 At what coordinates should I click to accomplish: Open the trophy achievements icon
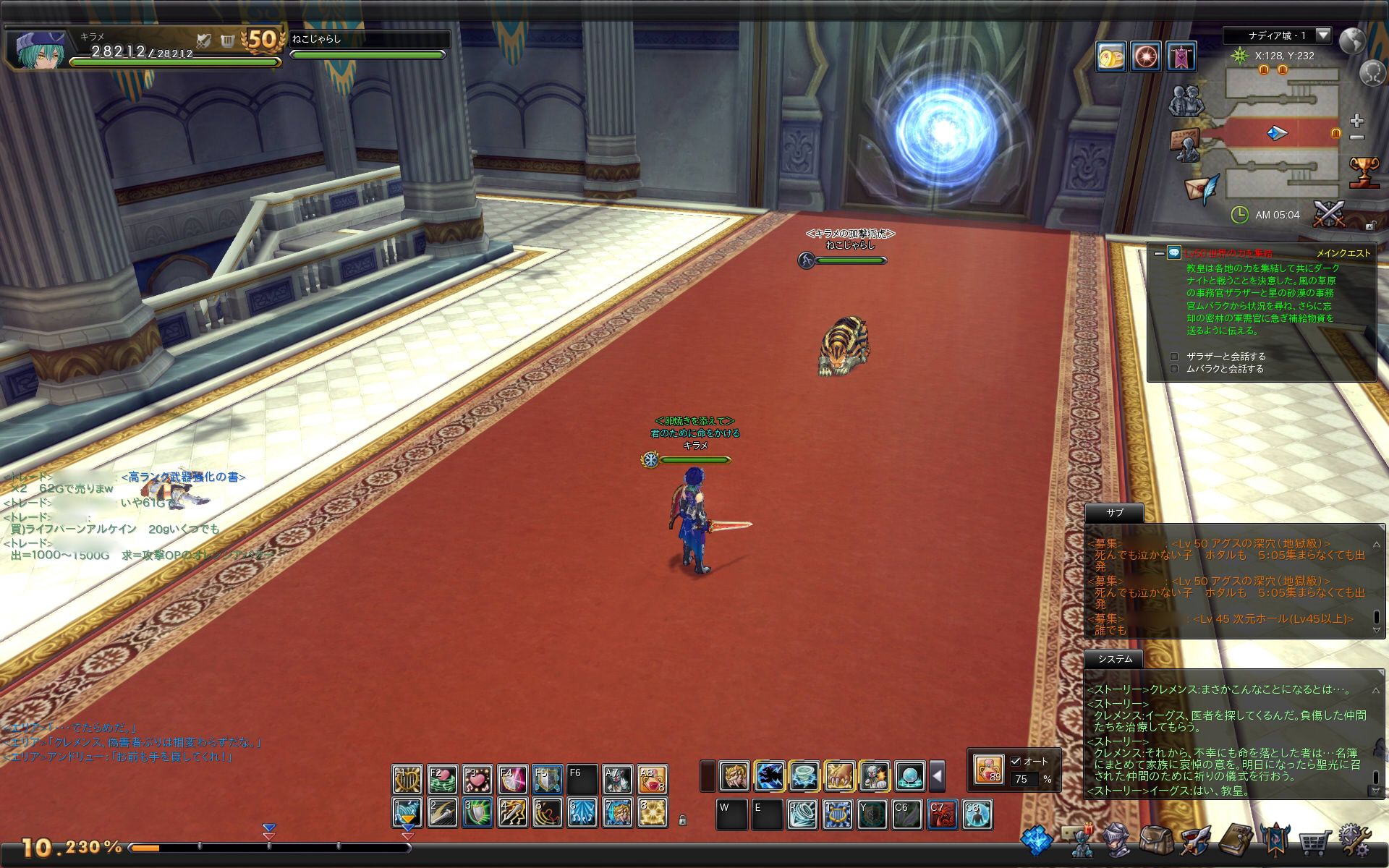(x=1364, y=172)
